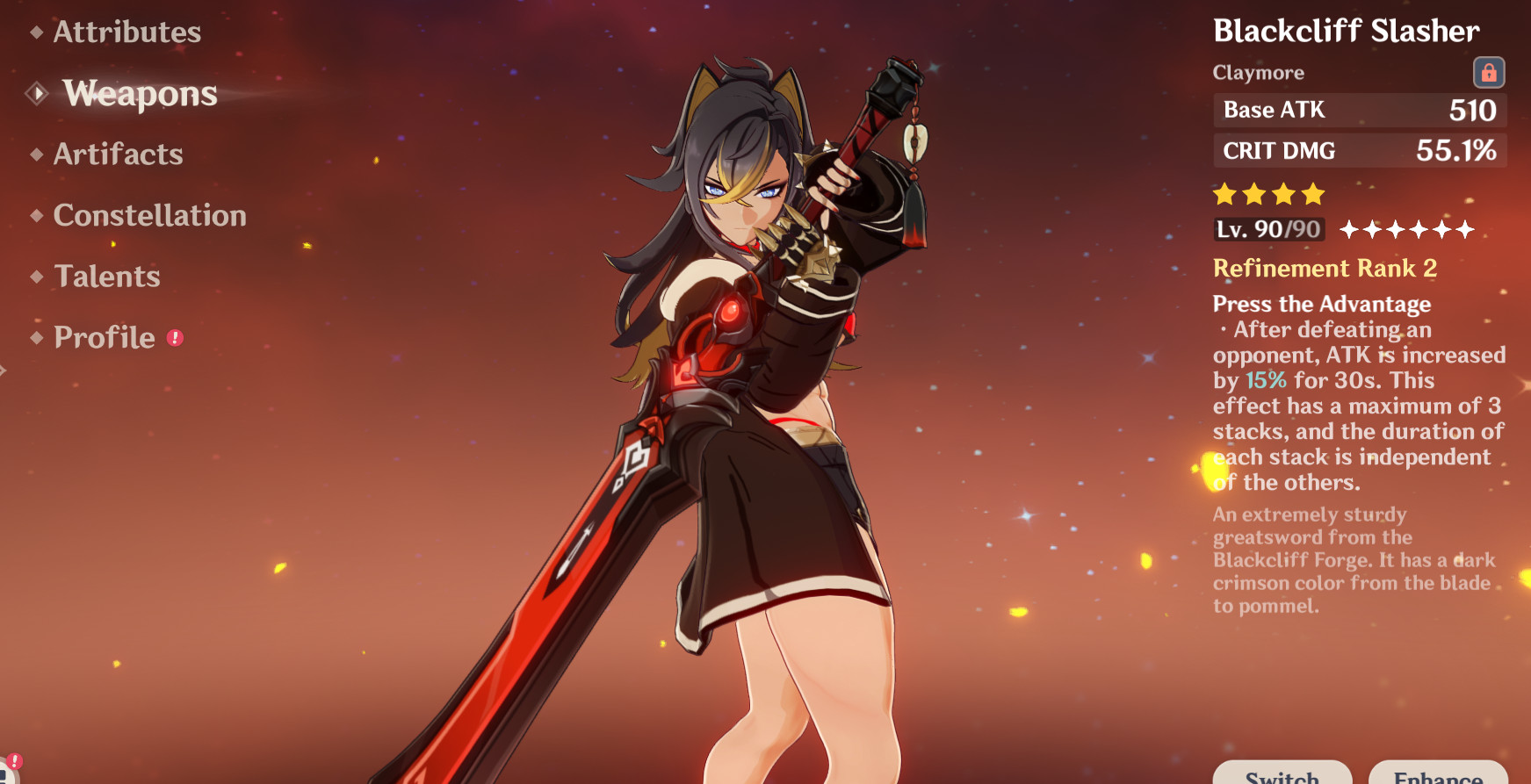Click the diamond icon next to Constellation

point(35,216)
